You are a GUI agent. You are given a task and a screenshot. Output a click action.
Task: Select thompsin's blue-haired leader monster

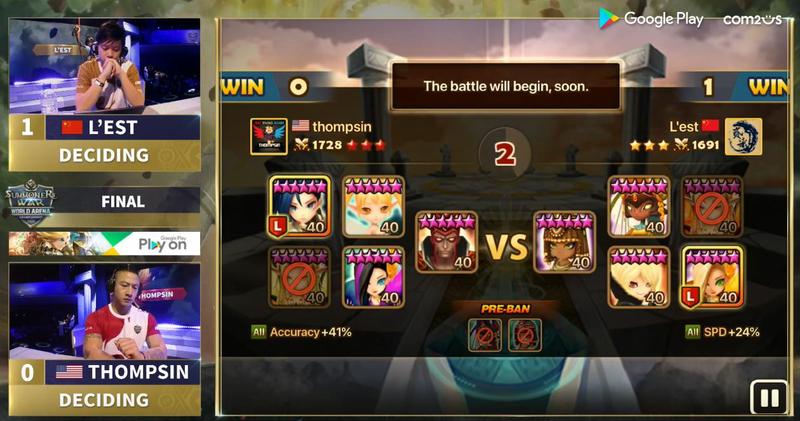point(300,206)
